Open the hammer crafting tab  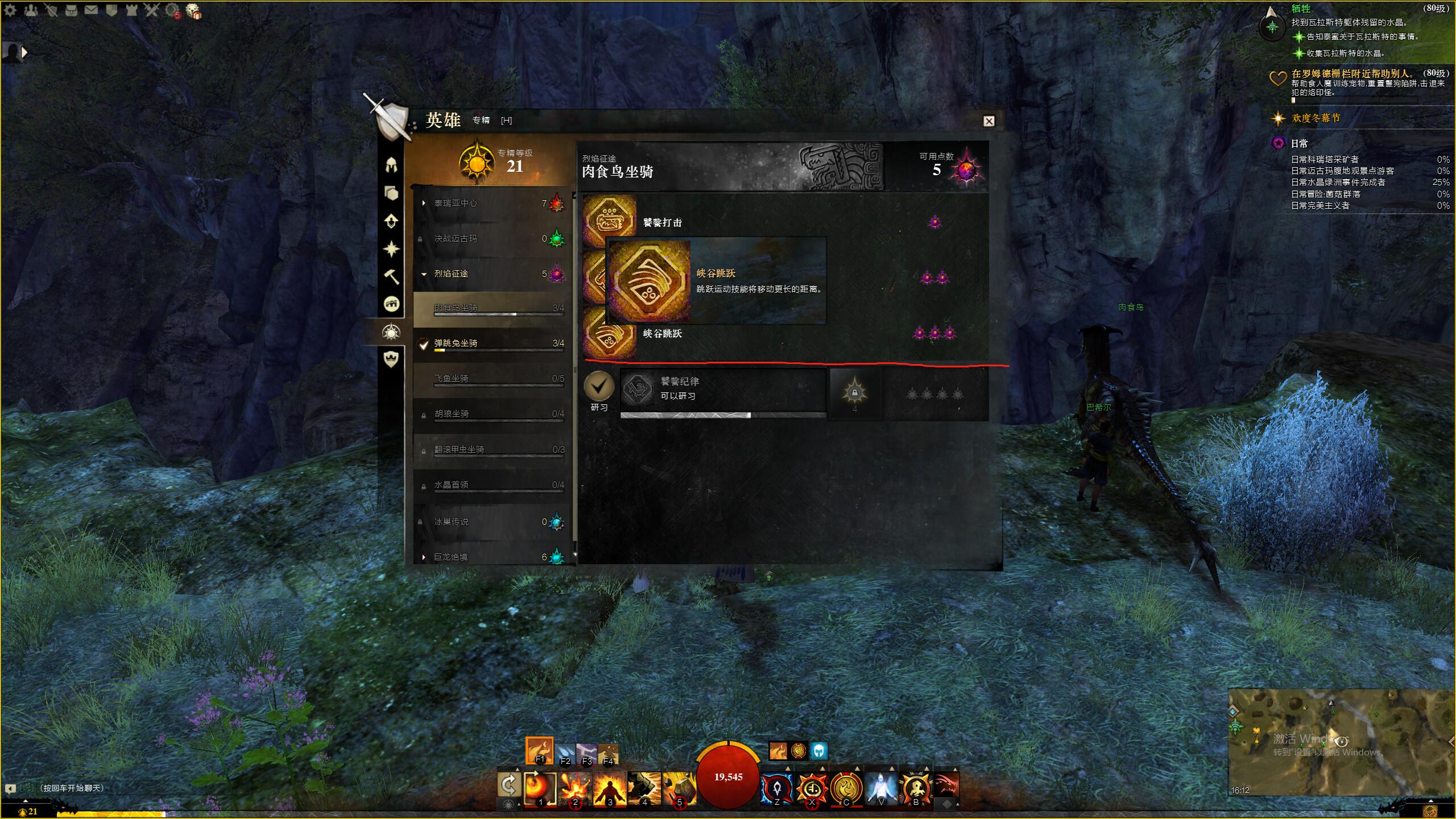tap(391, 277)
